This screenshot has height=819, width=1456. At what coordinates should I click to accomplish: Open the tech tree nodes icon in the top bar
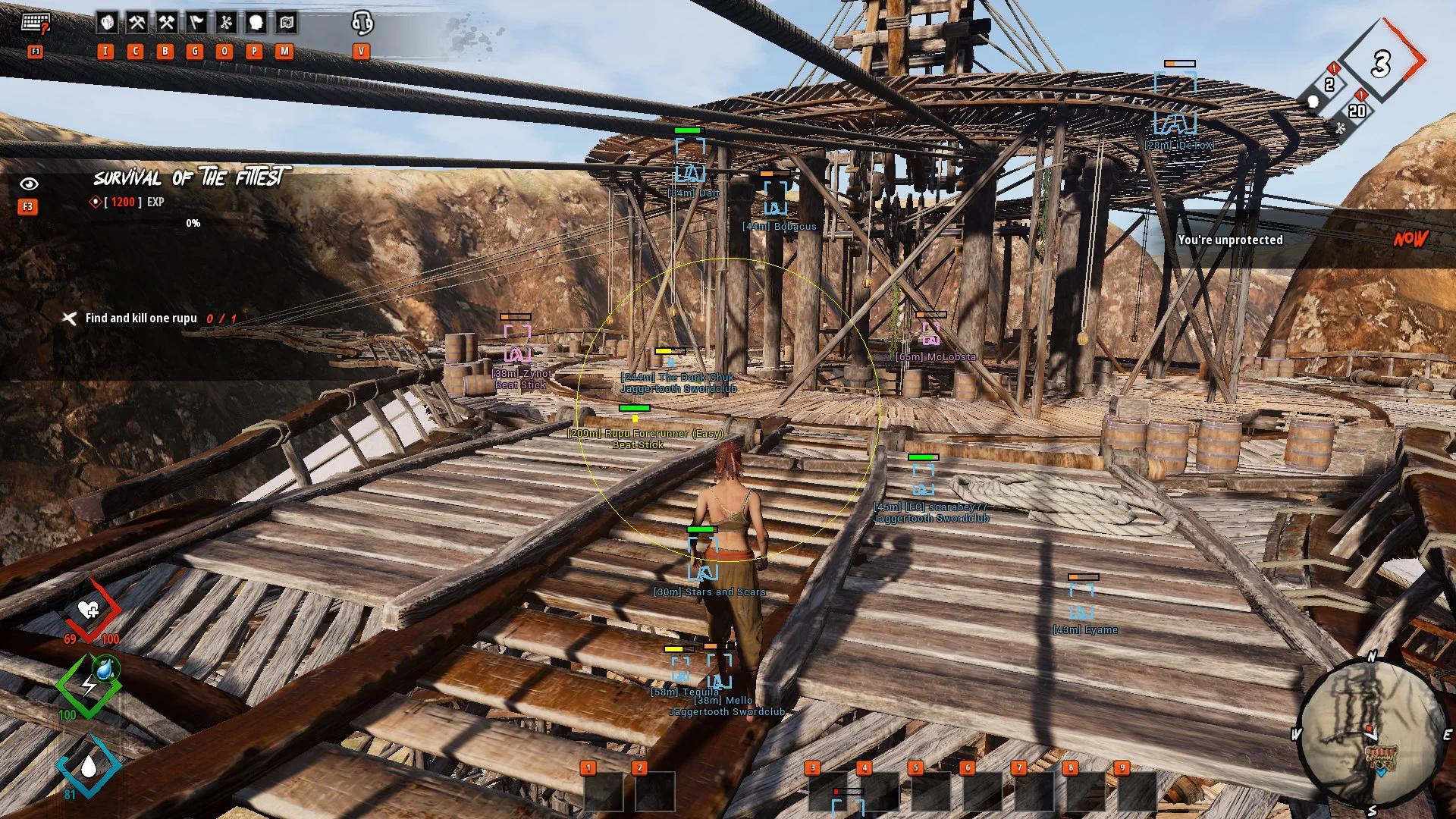tap(225, 23)
